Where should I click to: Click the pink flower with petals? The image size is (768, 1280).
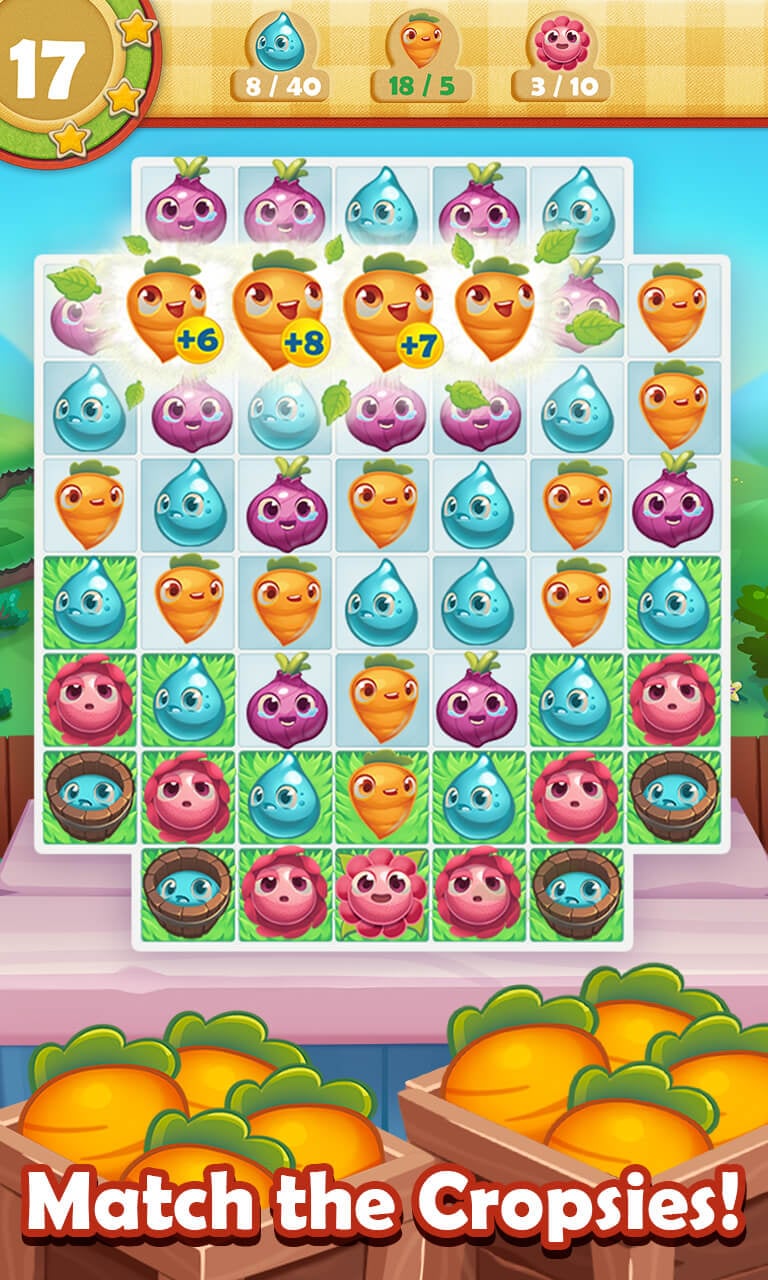[381, 892]
